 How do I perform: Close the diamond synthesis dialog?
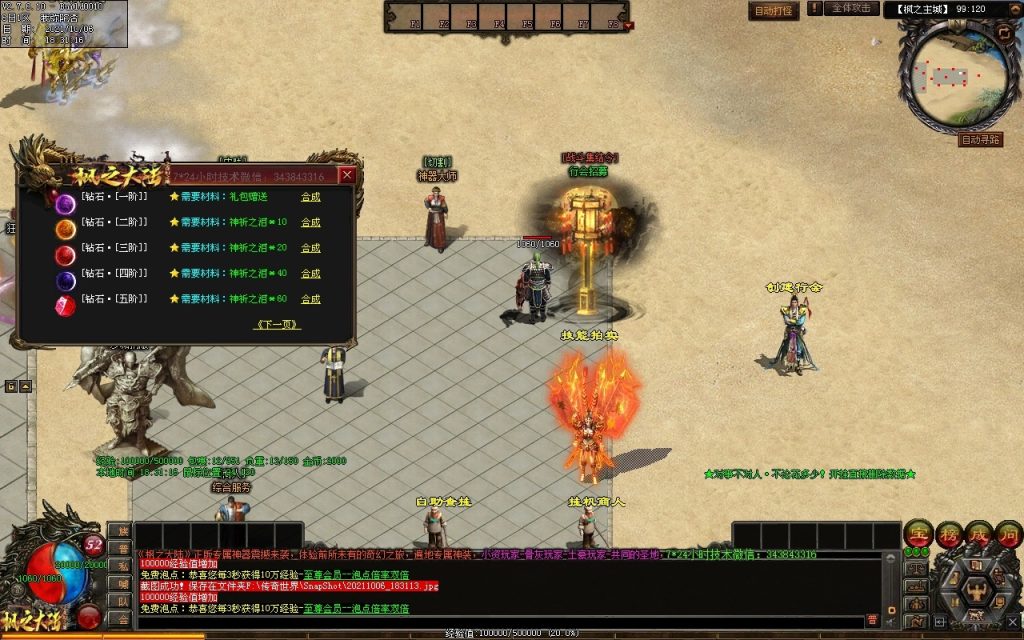pyautogui.click(x=347, y=175)
